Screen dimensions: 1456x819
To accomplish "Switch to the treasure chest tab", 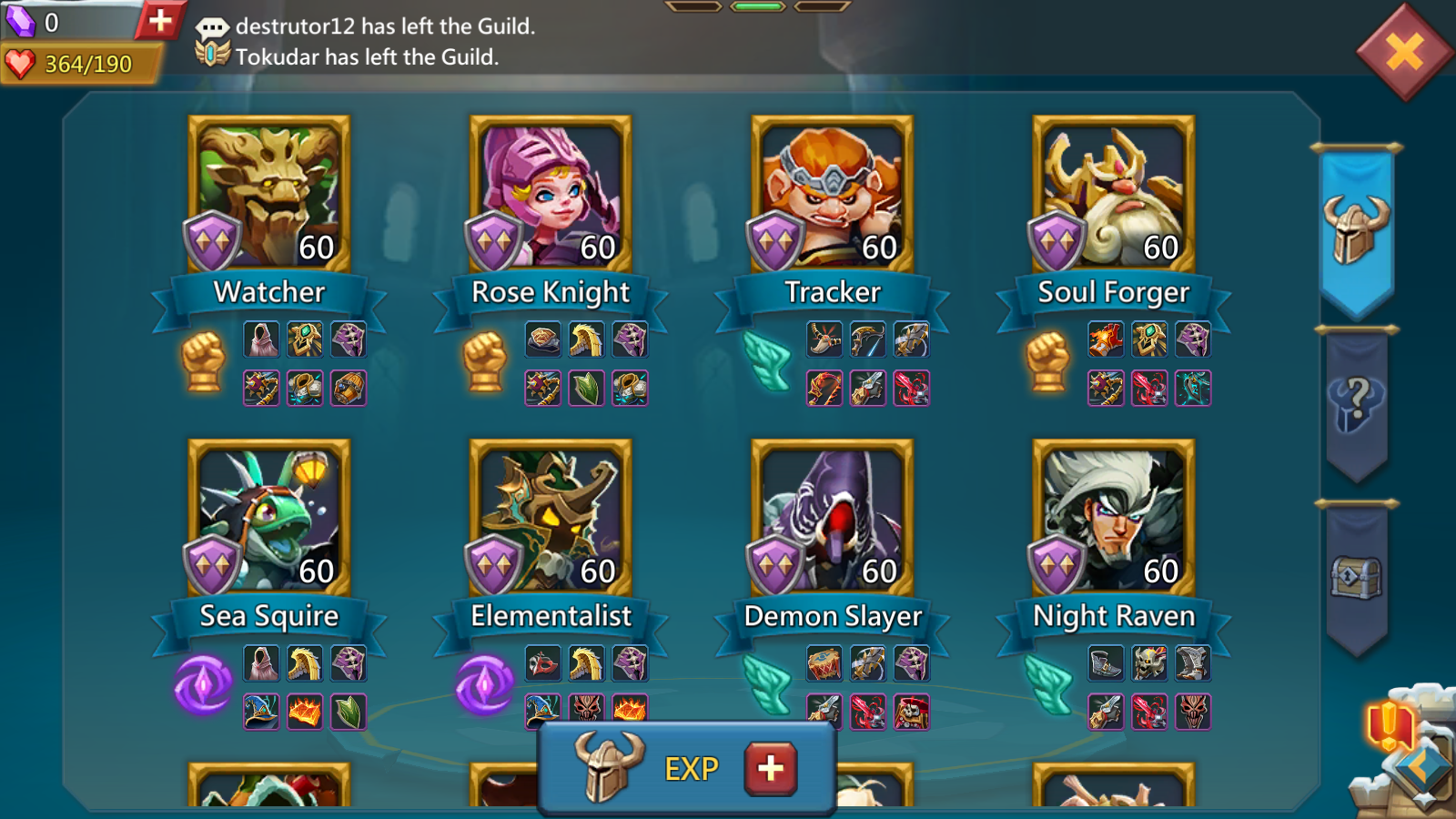I will pos(1356,577).
